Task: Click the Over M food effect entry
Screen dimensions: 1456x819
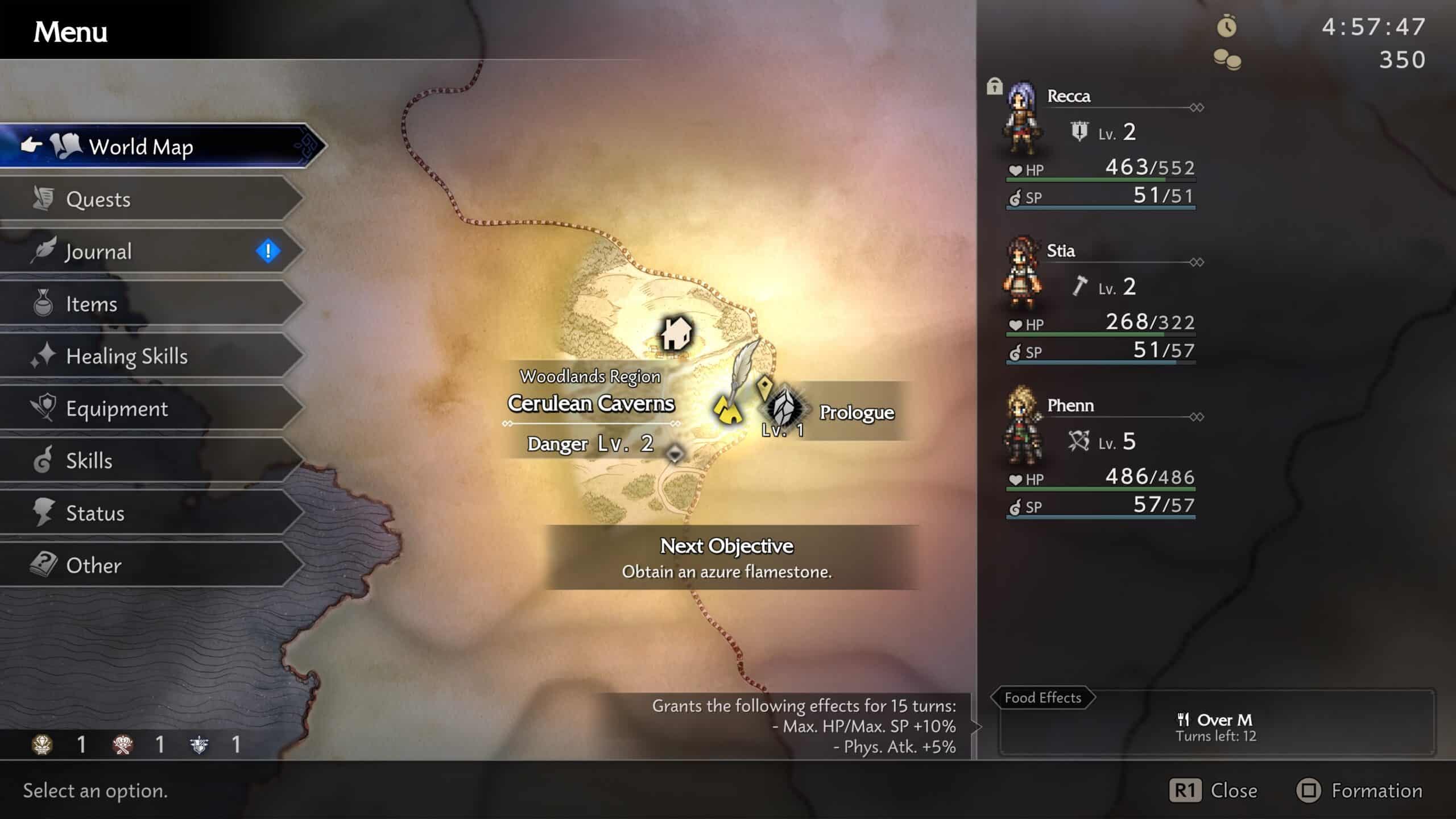Action: 1216,727
